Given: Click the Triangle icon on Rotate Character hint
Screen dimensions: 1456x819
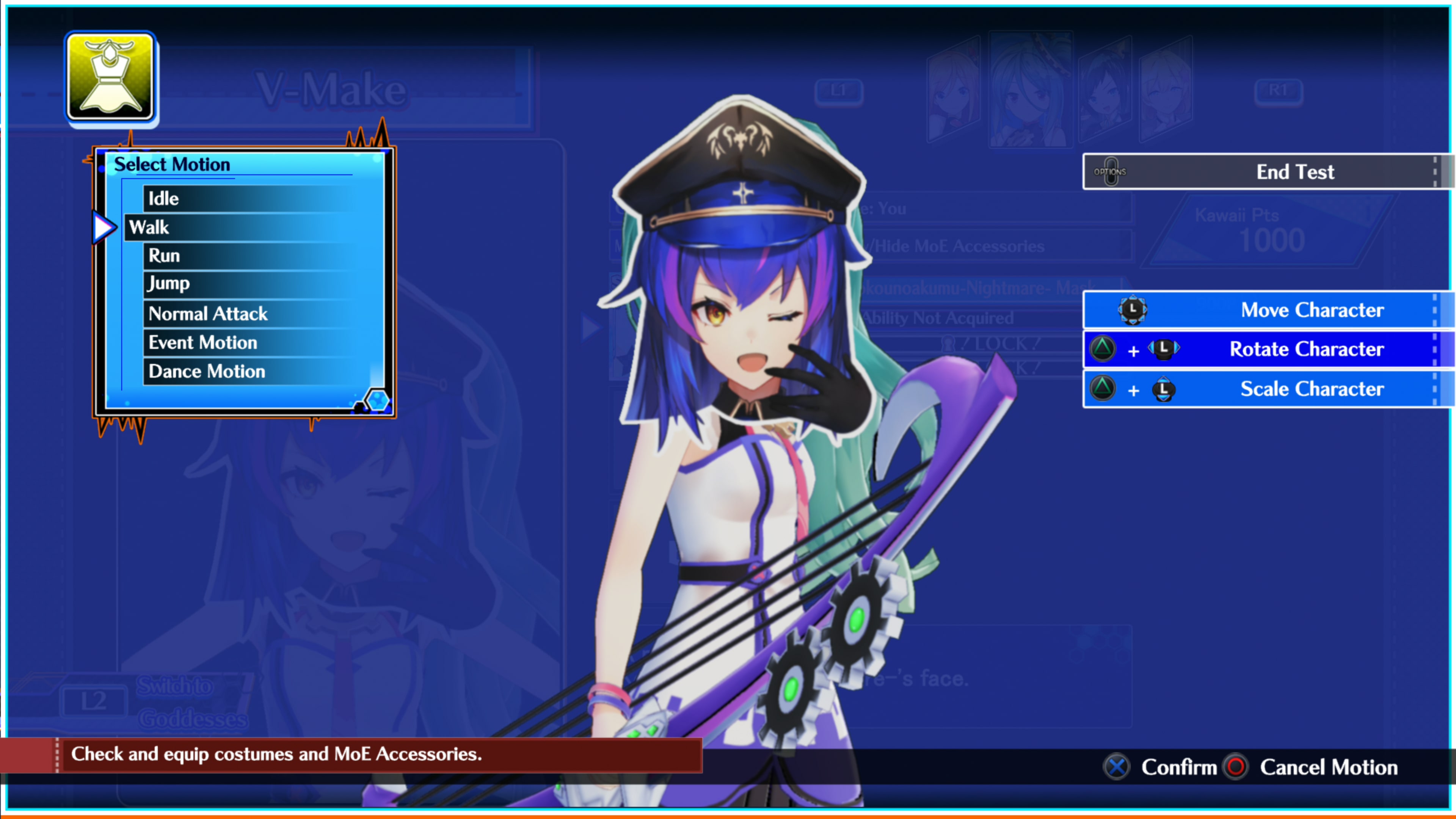Looking at the screenshot, I should click(x=1102, y=349).
